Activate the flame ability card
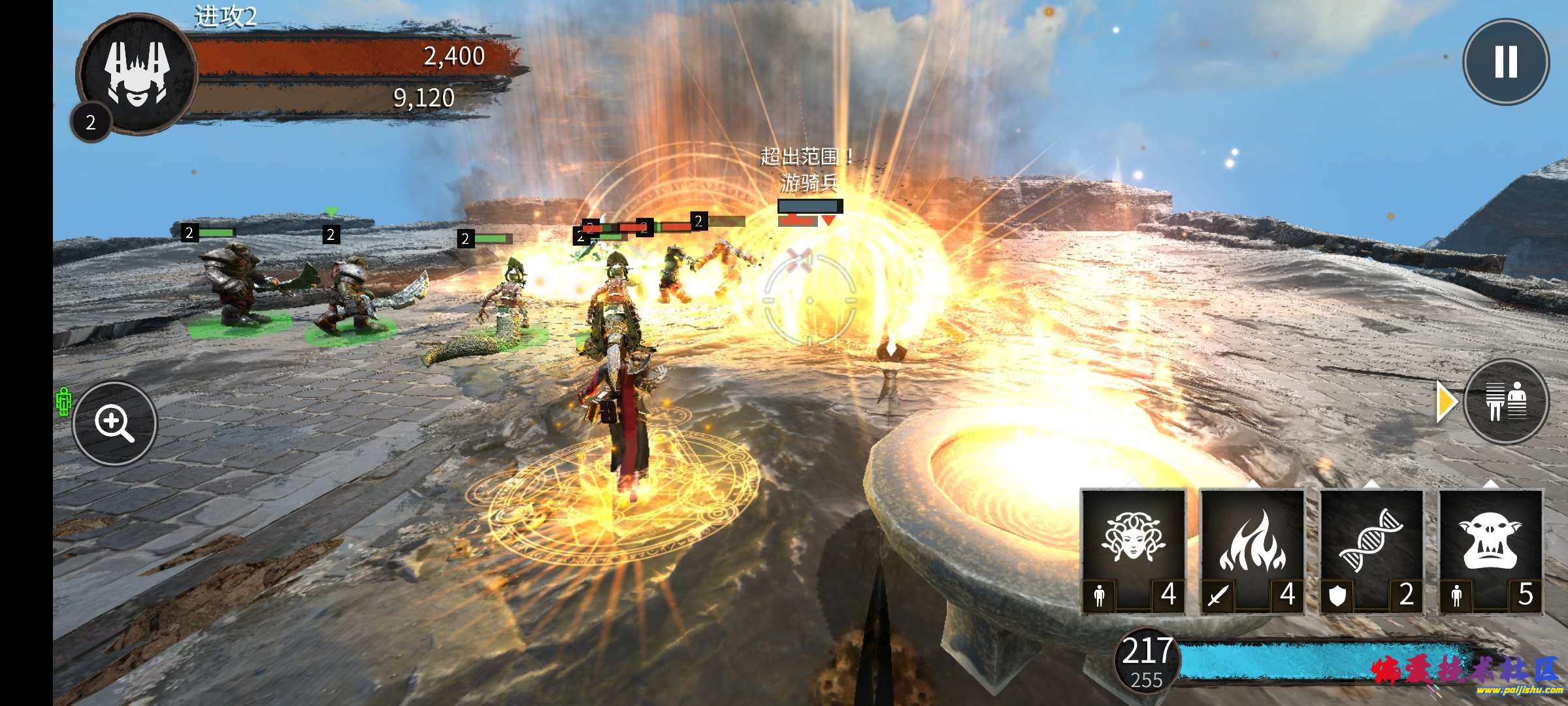Viewport: 1568px width, 706px height. pos(1252,550)
